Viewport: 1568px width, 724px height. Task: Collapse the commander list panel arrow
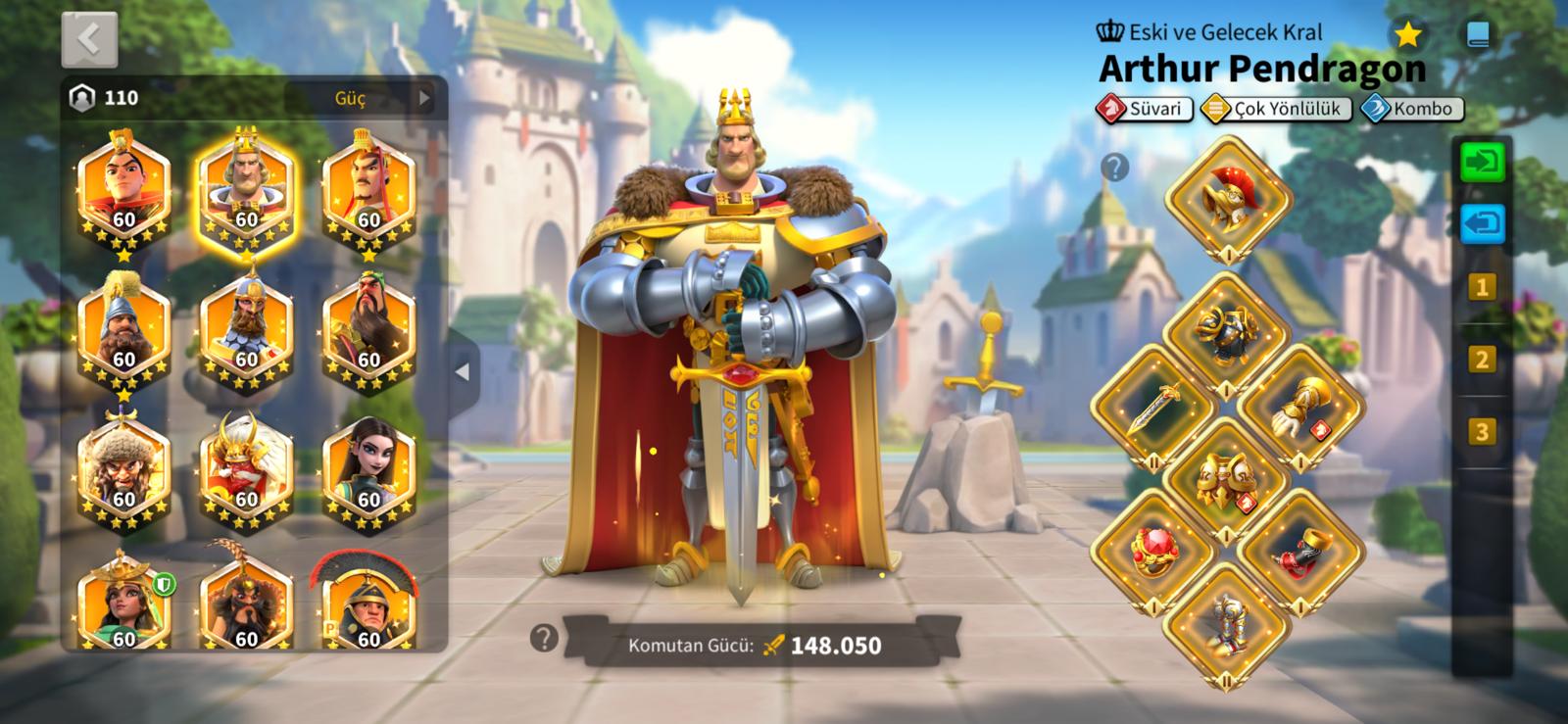click(463, 372)
